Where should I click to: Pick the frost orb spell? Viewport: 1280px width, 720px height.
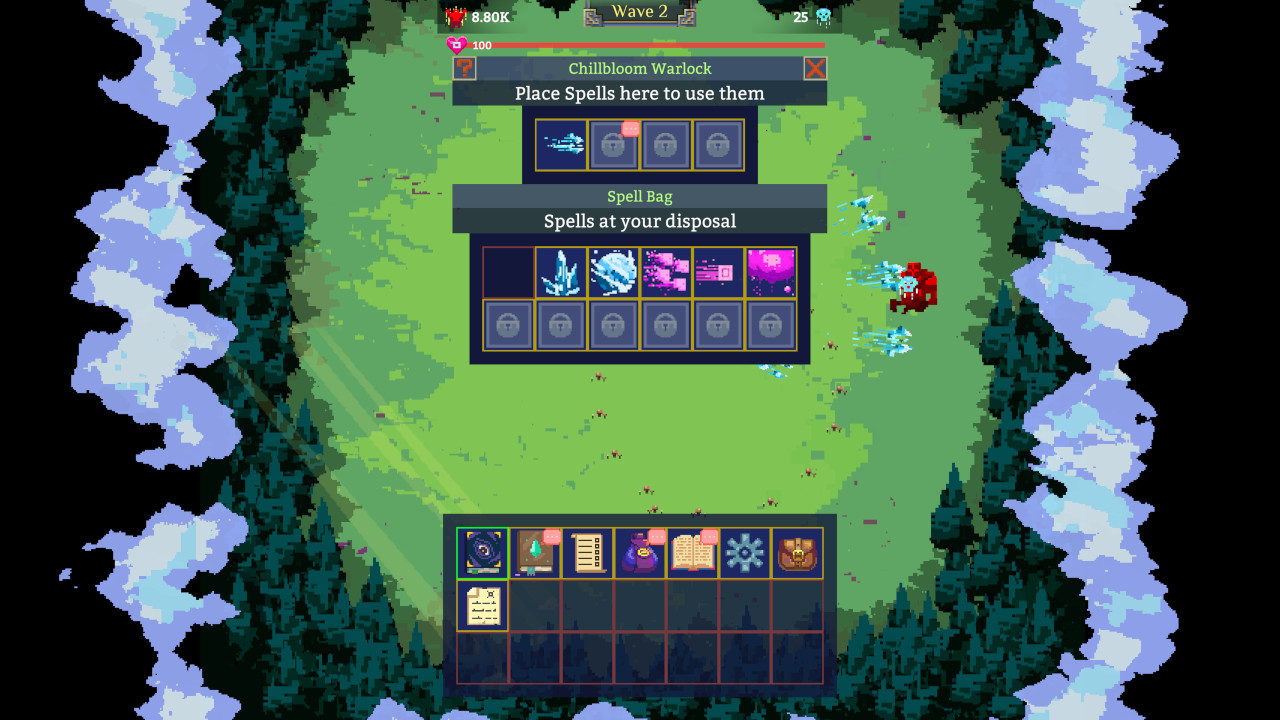613,271
